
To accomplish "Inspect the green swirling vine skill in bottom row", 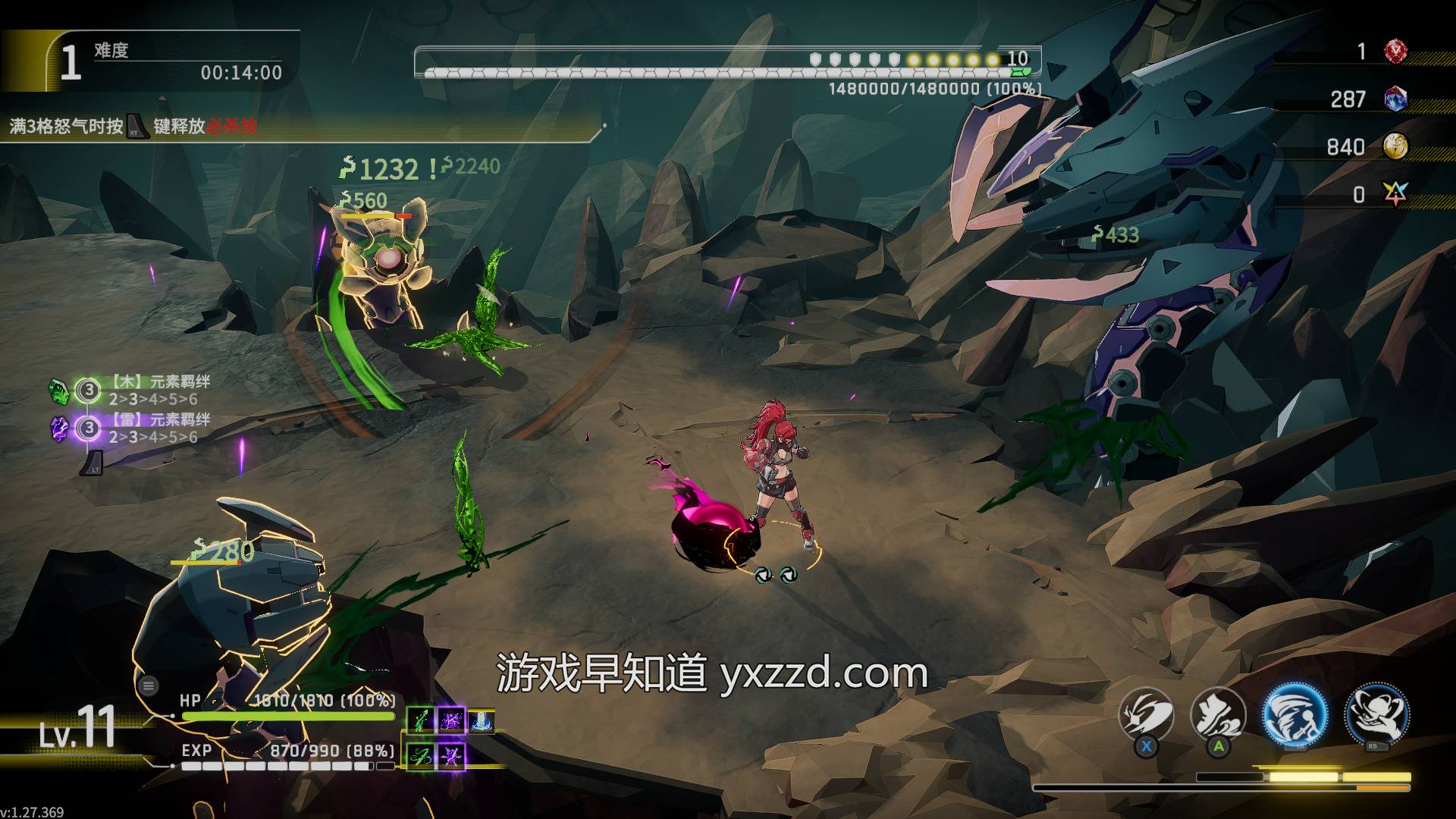I will click(x=421, y=755).
